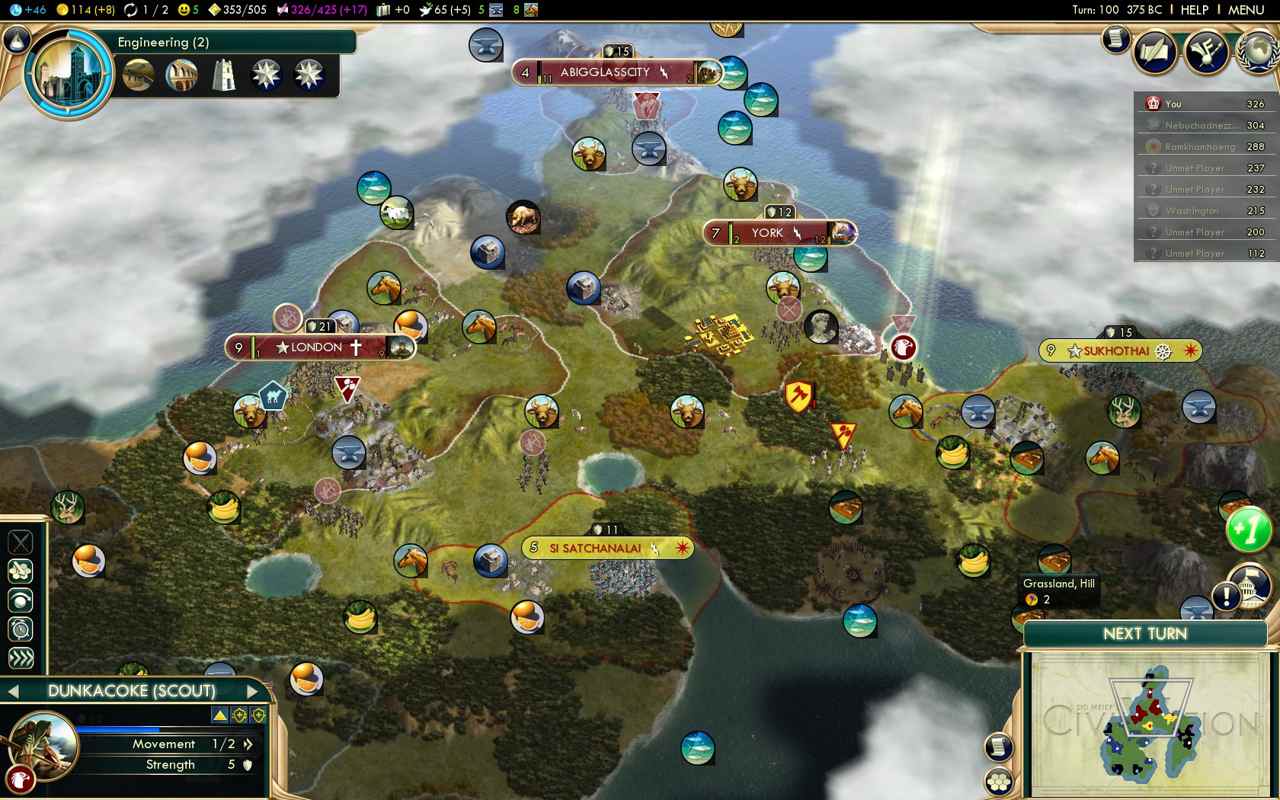Select Nebuchadnezzar in the score list
The height and width of the screenshot is (800, 1280).
coord(1201,125)
